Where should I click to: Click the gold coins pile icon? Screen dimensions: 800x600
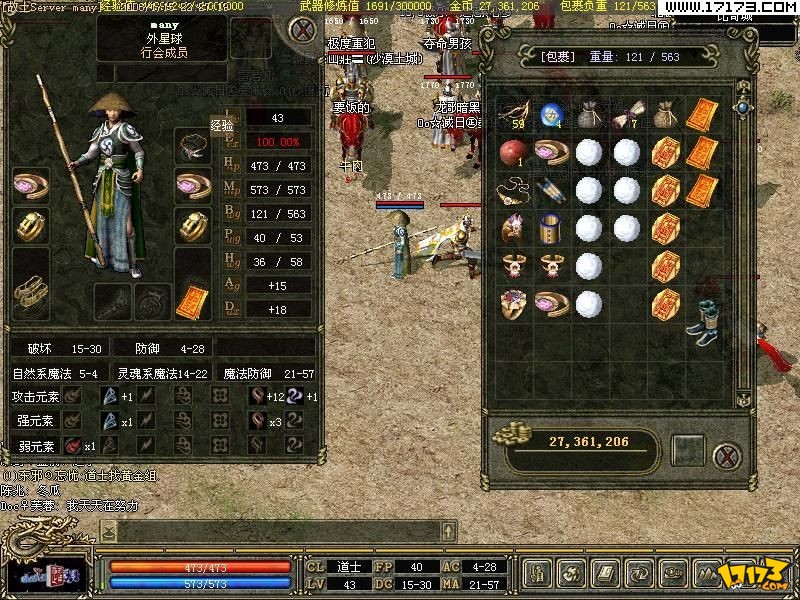click(x=514, y=436)
